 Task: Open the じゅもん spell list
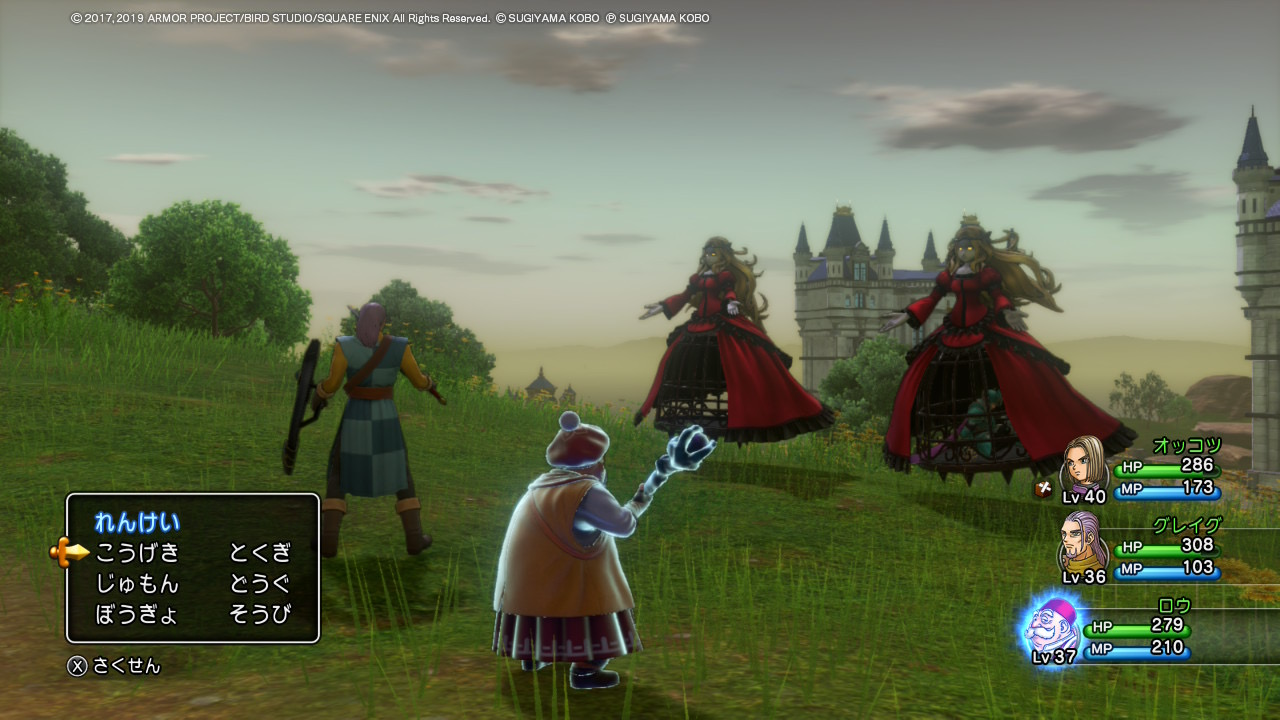[x=137, y=583]
